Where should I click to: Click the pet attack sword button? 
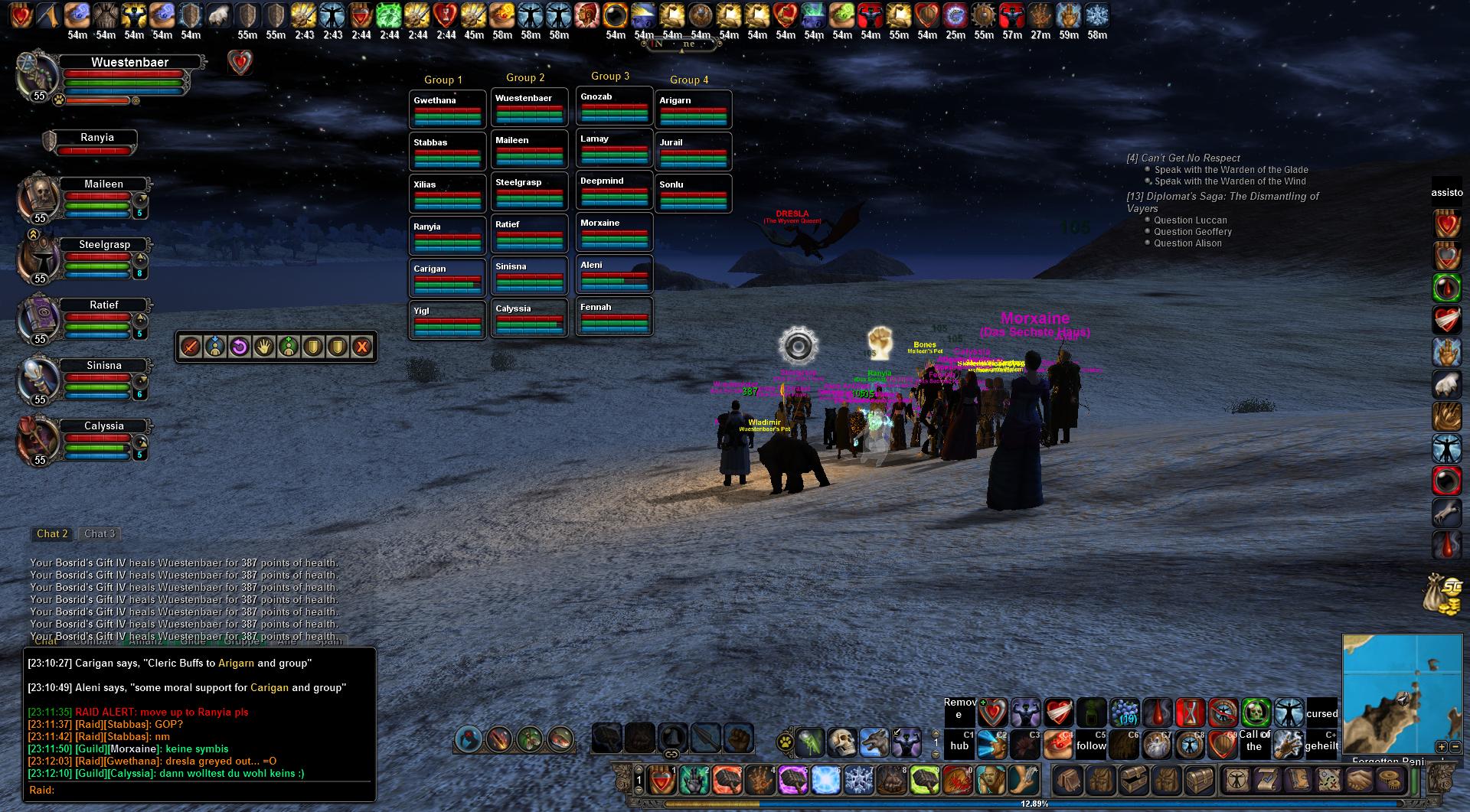pyautogui.click(x=191, y=347)
